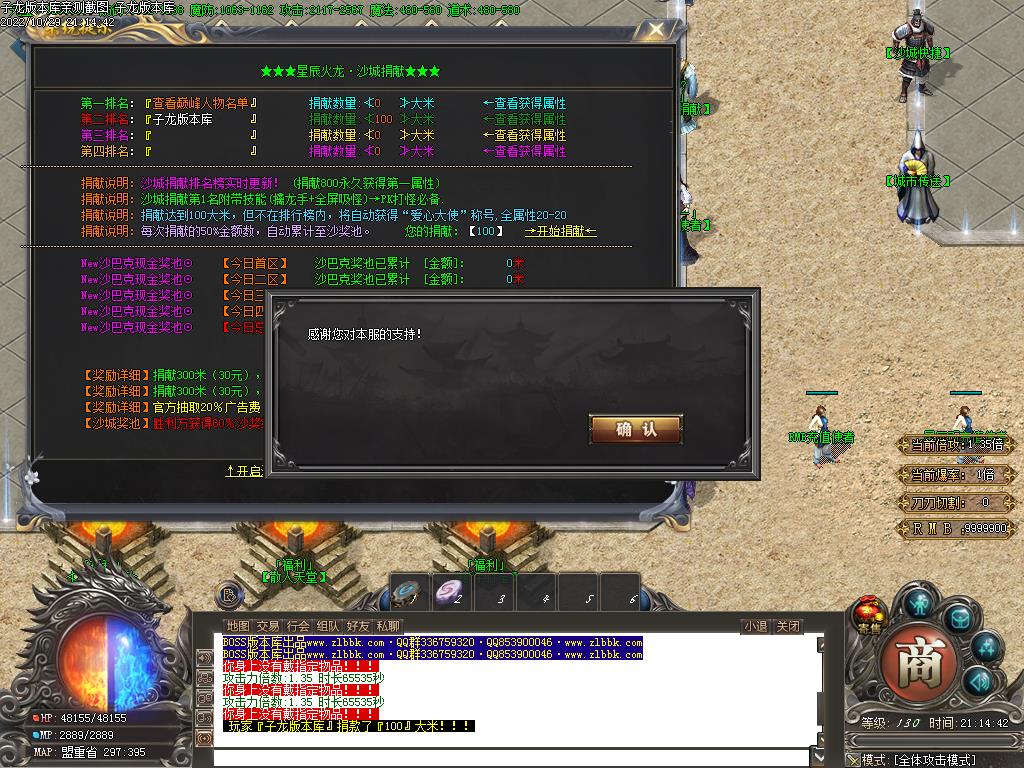Open the 交易 trade tab

267,626
